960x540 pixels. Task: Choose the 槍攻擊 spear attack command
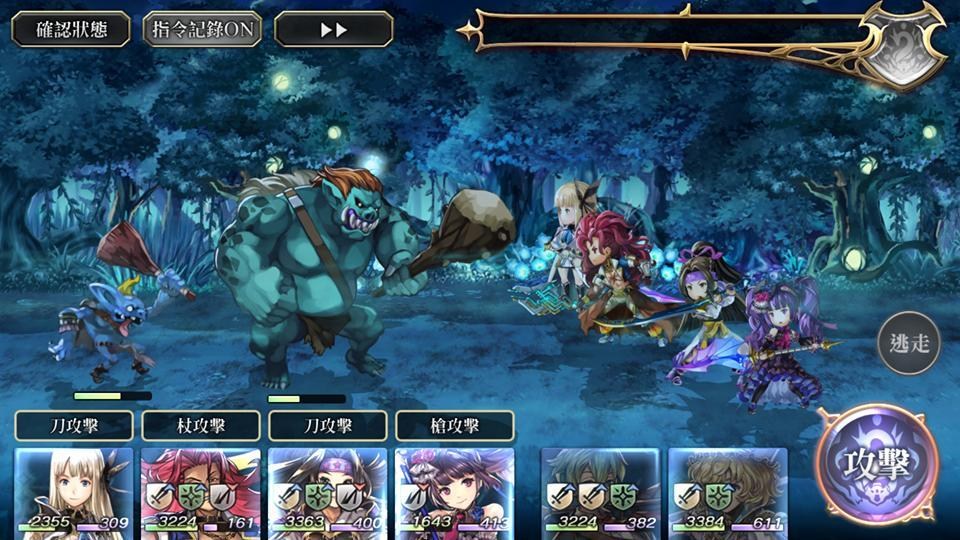coord(455,426)
